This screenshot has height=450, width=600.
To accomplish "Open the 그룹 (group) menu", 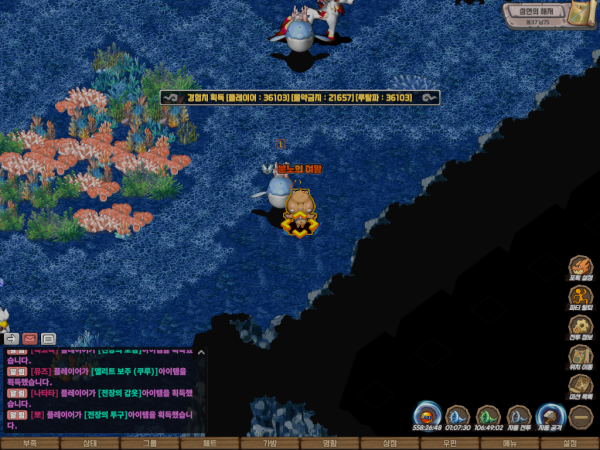I will pyautogui.click(x=150, y=442).
